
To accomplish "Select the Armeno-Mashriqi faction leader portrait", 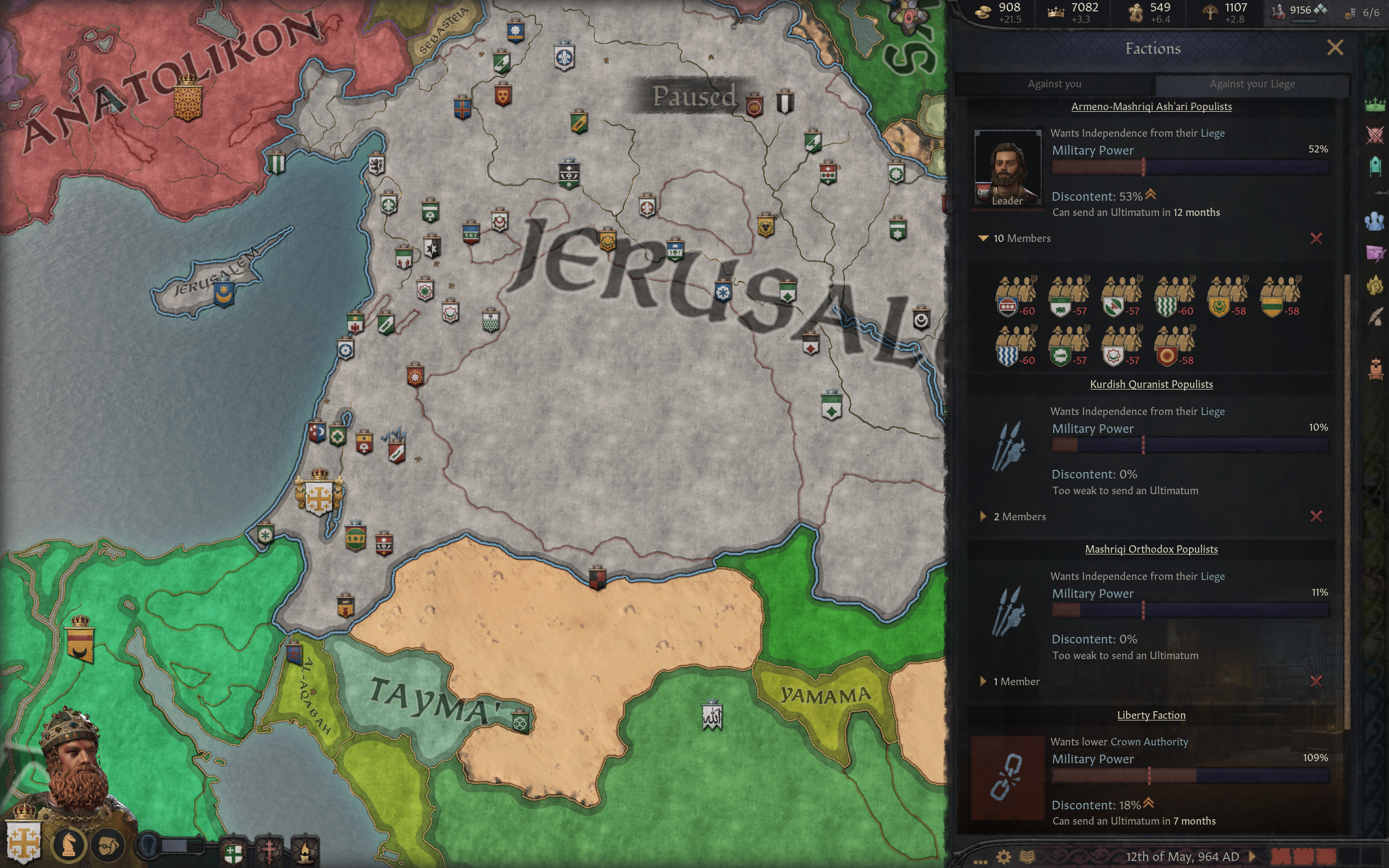I will pos(1008,168).
